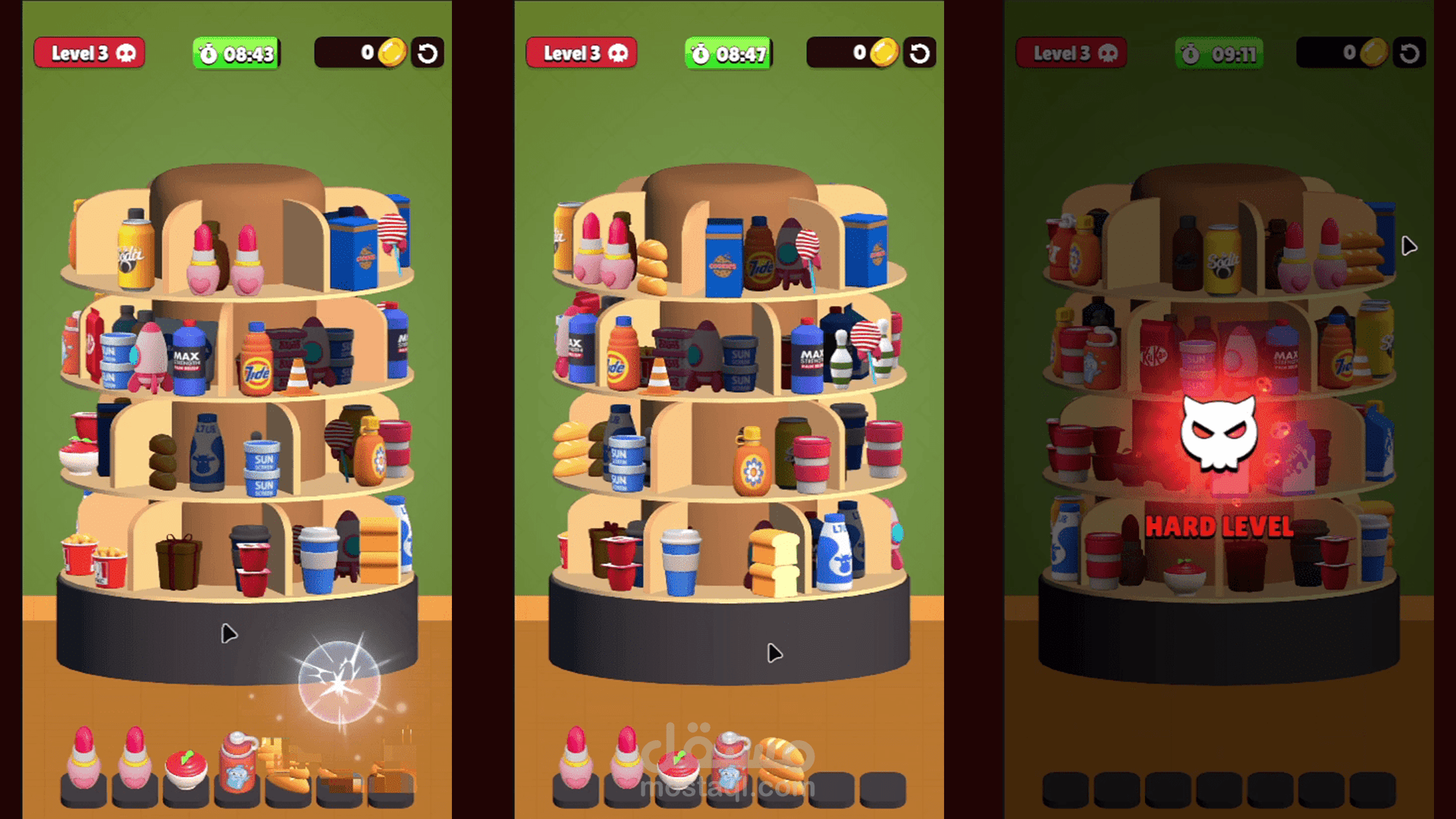The height and width of the screenshot is (819, 1456).
Task: Restart the level beside the 08:43 timer
Action: click(428, 53)
